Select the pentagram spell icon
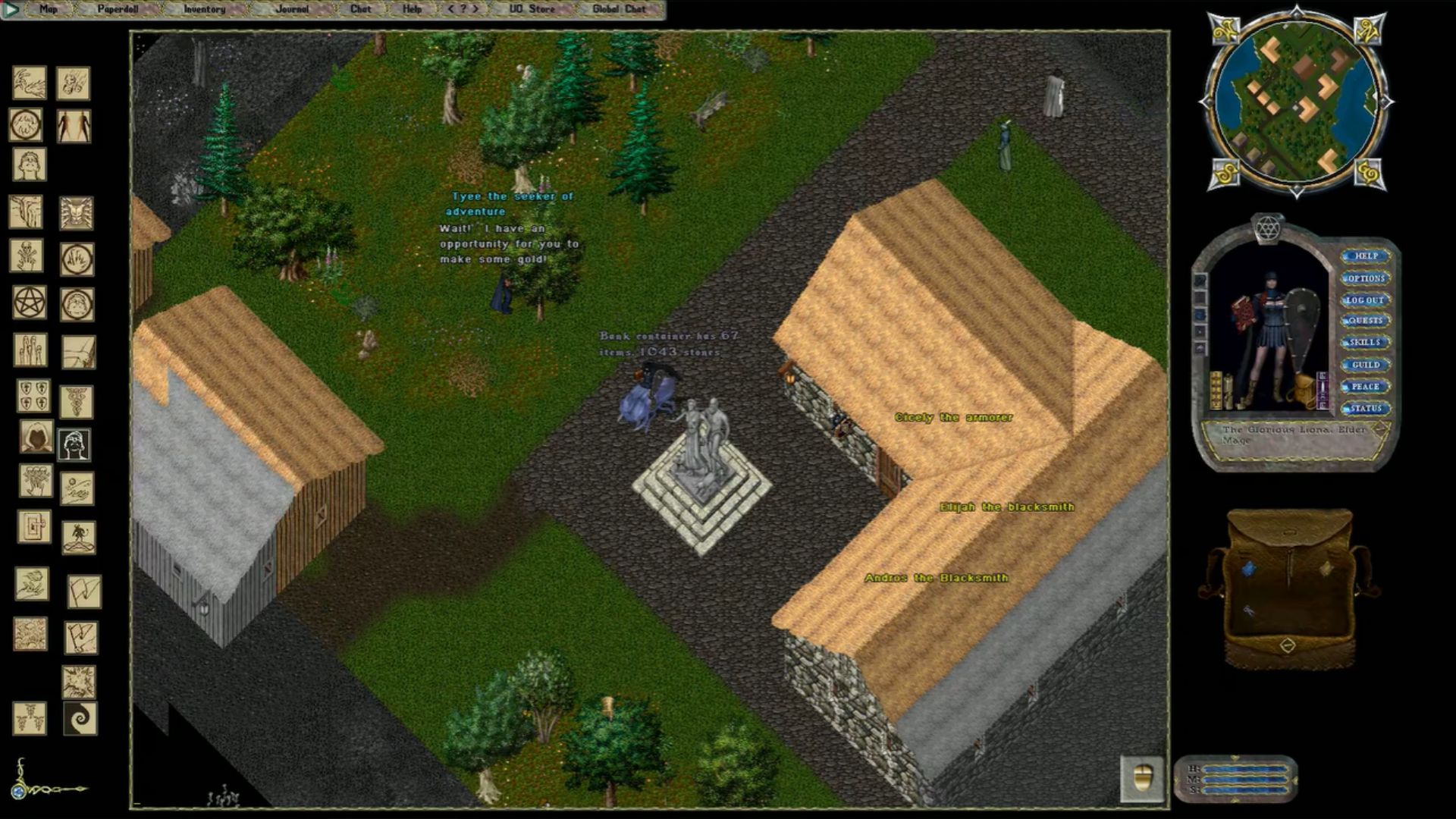 point(28,303)
